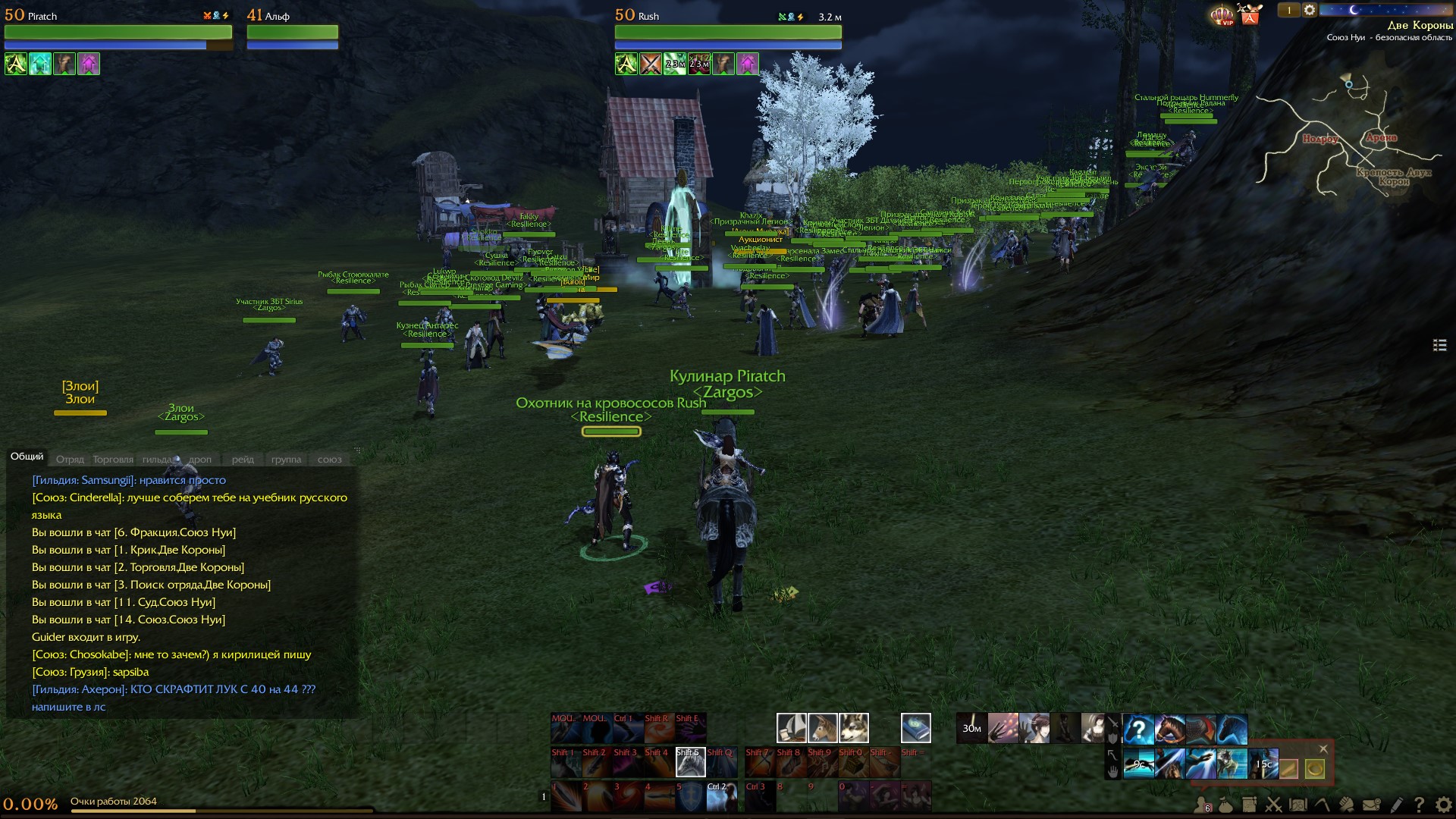Viewport: 1456px width, 819px height.
Task: Open the bag inventory icon
Action: click(x=1225, y=805)
